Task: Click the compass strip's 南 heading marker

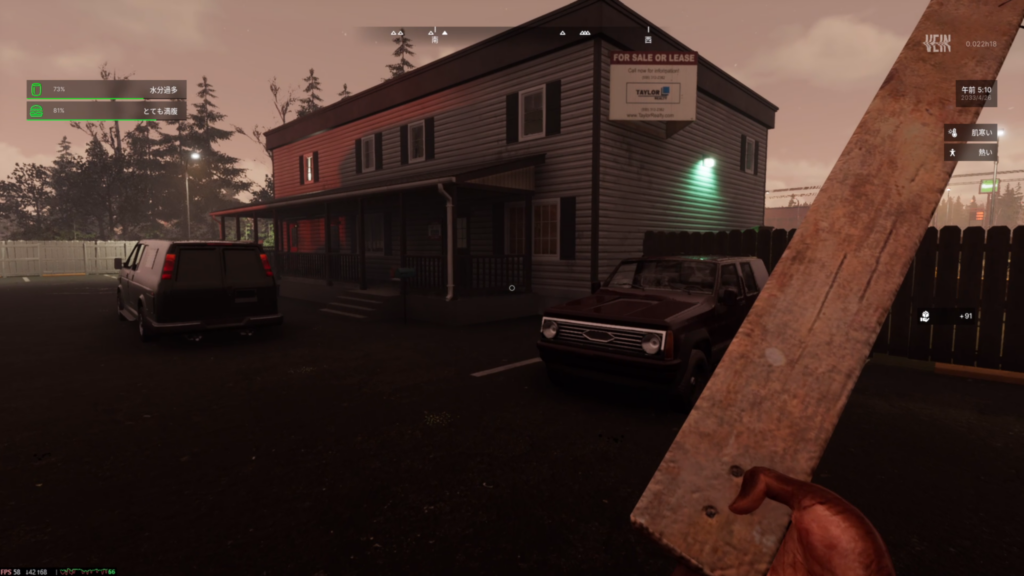Action: tap(434, 39)
